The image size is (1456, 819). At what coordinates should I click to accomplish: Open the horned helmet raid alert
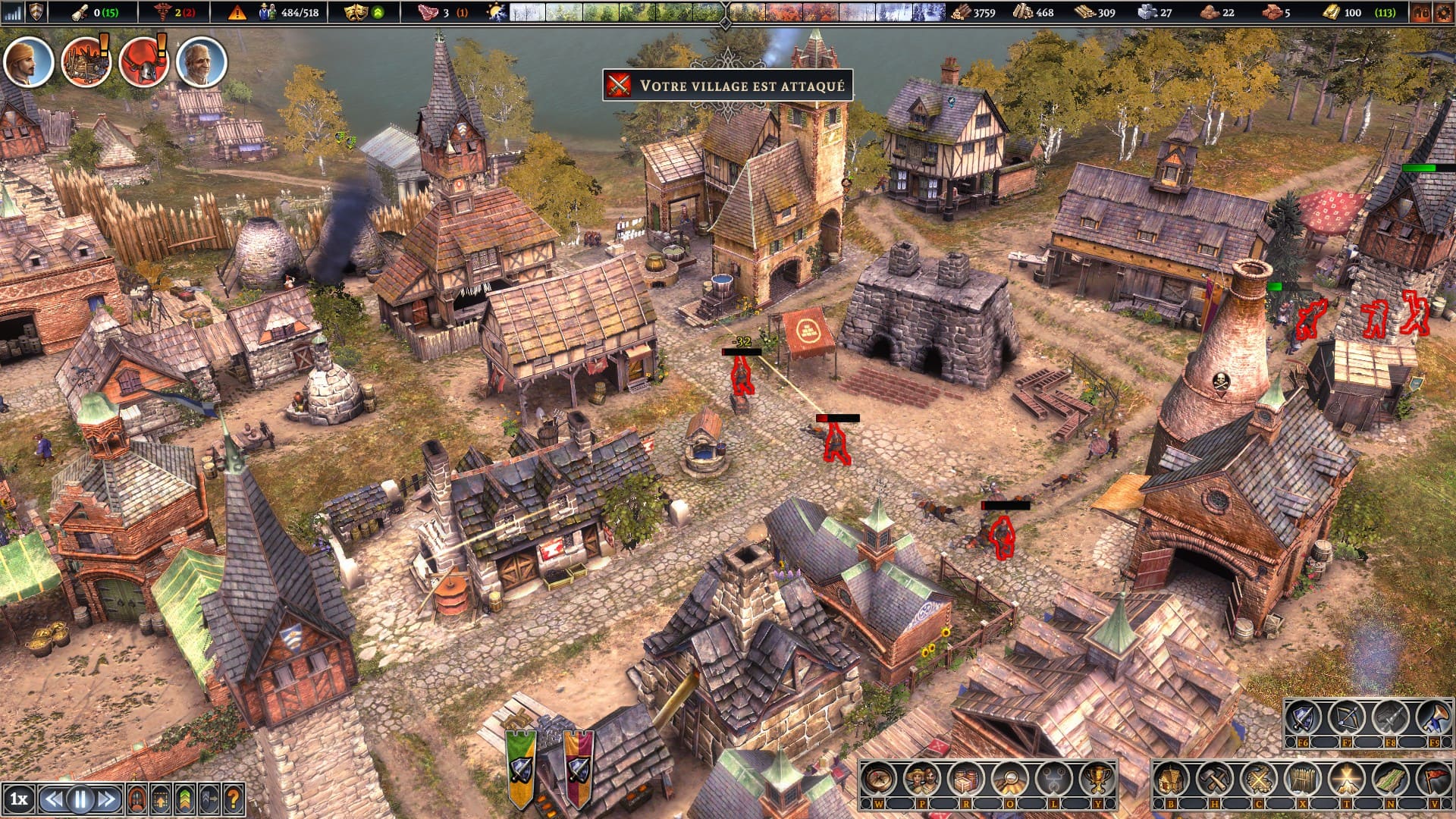pyautogui.click(x=143, y=62)
